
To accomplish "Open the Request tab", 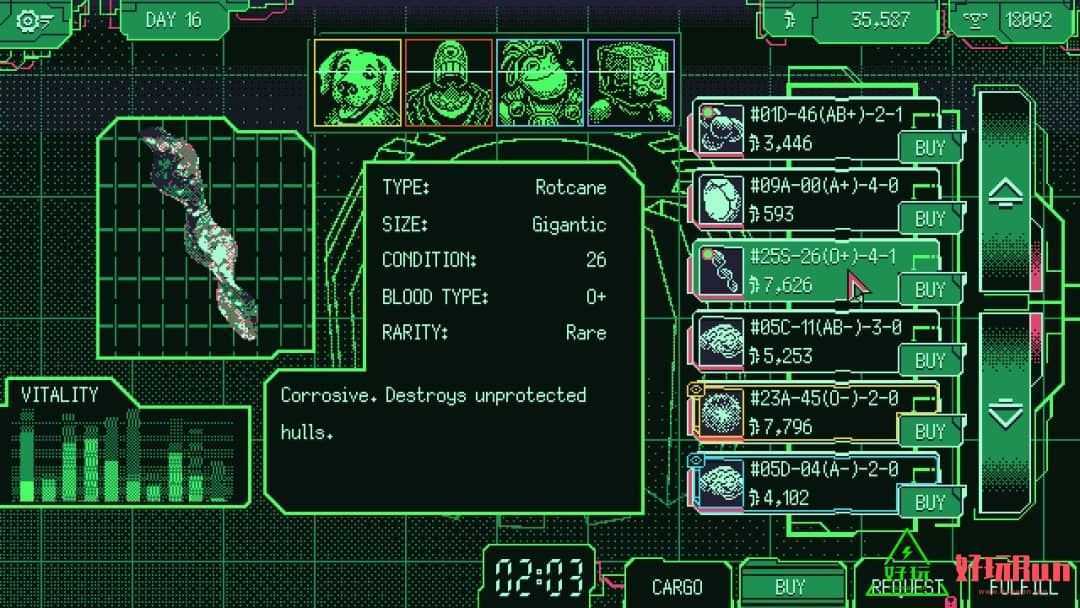I will click(908, 587).
